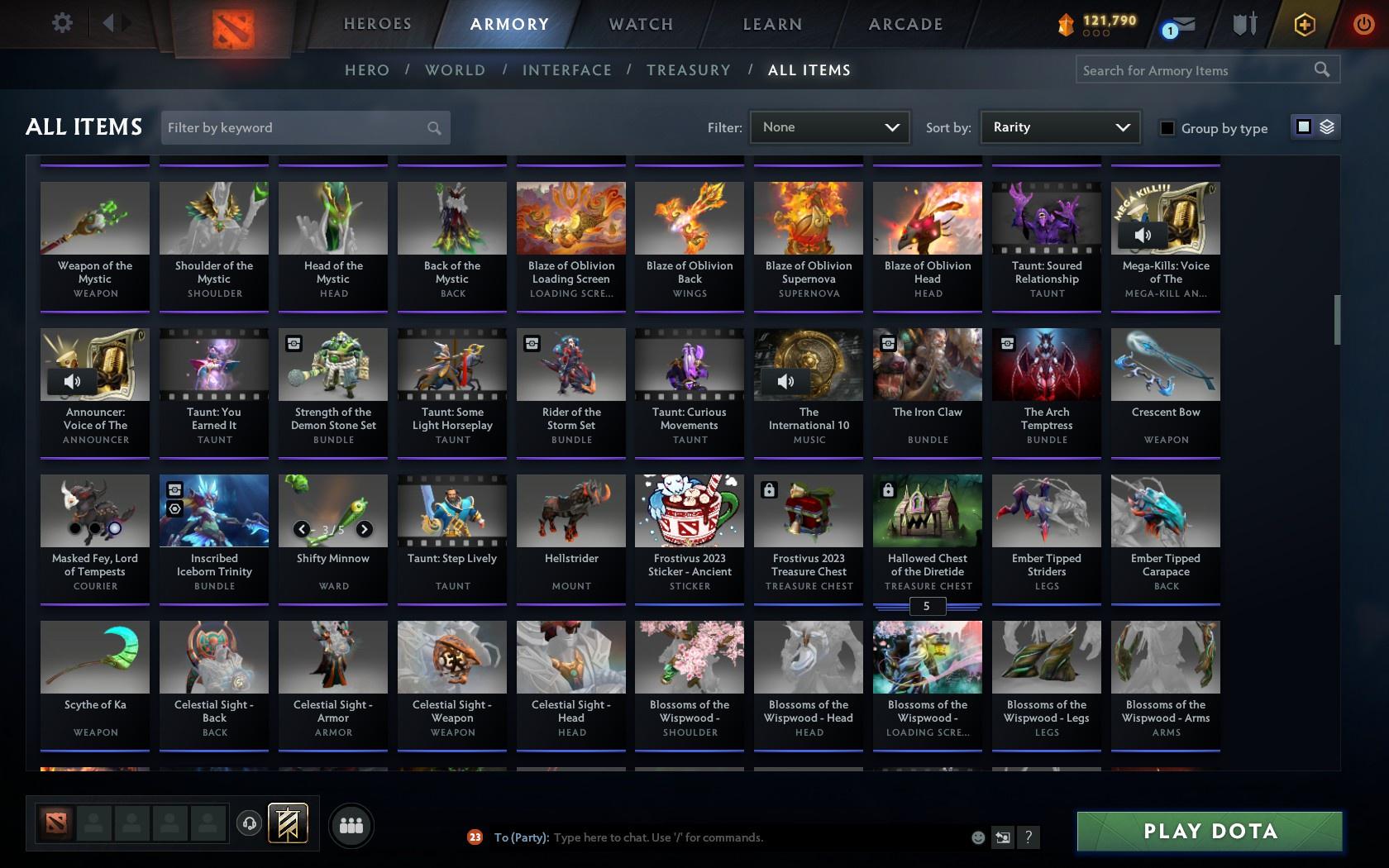This screenshot has height=868, width=1389.
Task: Open voice chat headset icon near party slots
Action: pyautogui.click(x=251, y=823)
